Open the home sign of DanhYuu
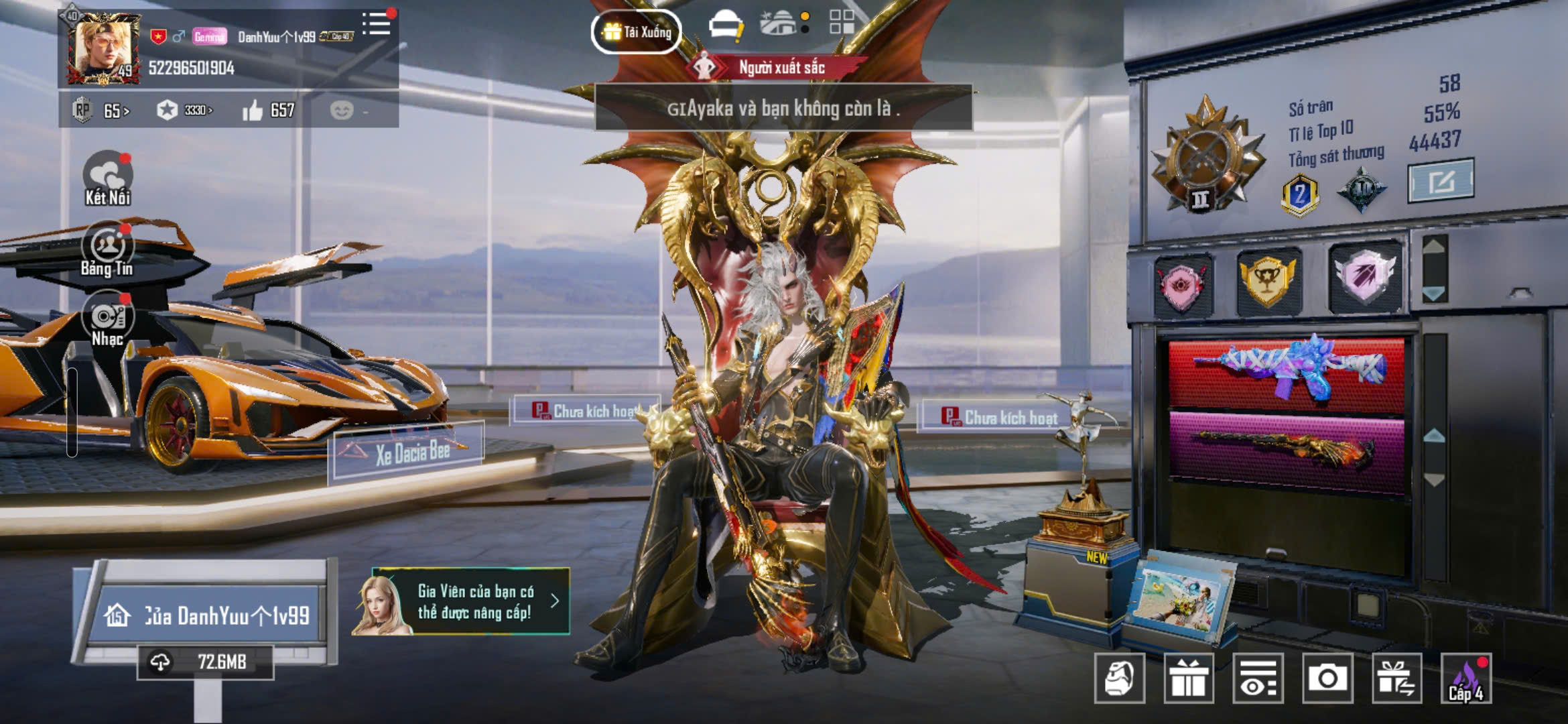This screenshot has height=724, width=1568. coord(208,615)
